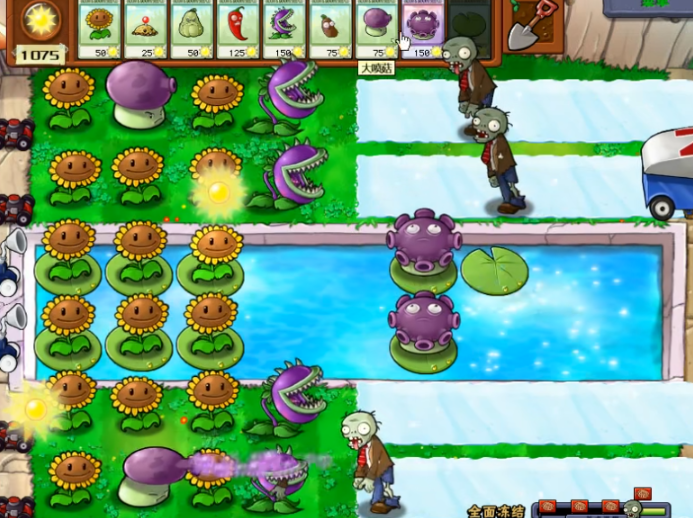The image size is (693, 518).
Task: Choose the Coffee Bean seed packet
Action: click(x=330, y=28)
